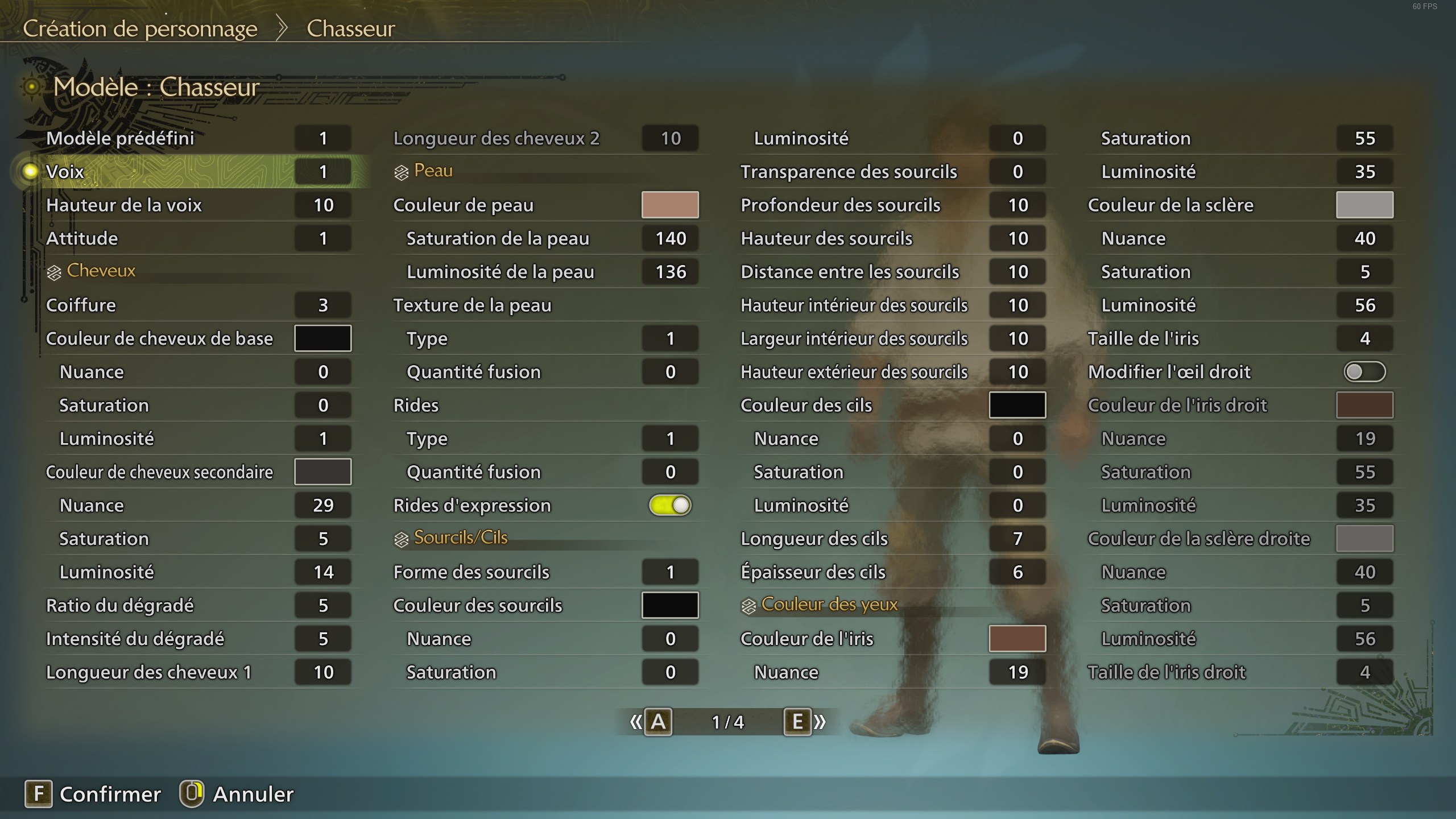Image resolution: width=1456 pixels, height=819 pixels.
Task: Click the Couleur de l'iris swatch
Action: (x=1017, y=638)
